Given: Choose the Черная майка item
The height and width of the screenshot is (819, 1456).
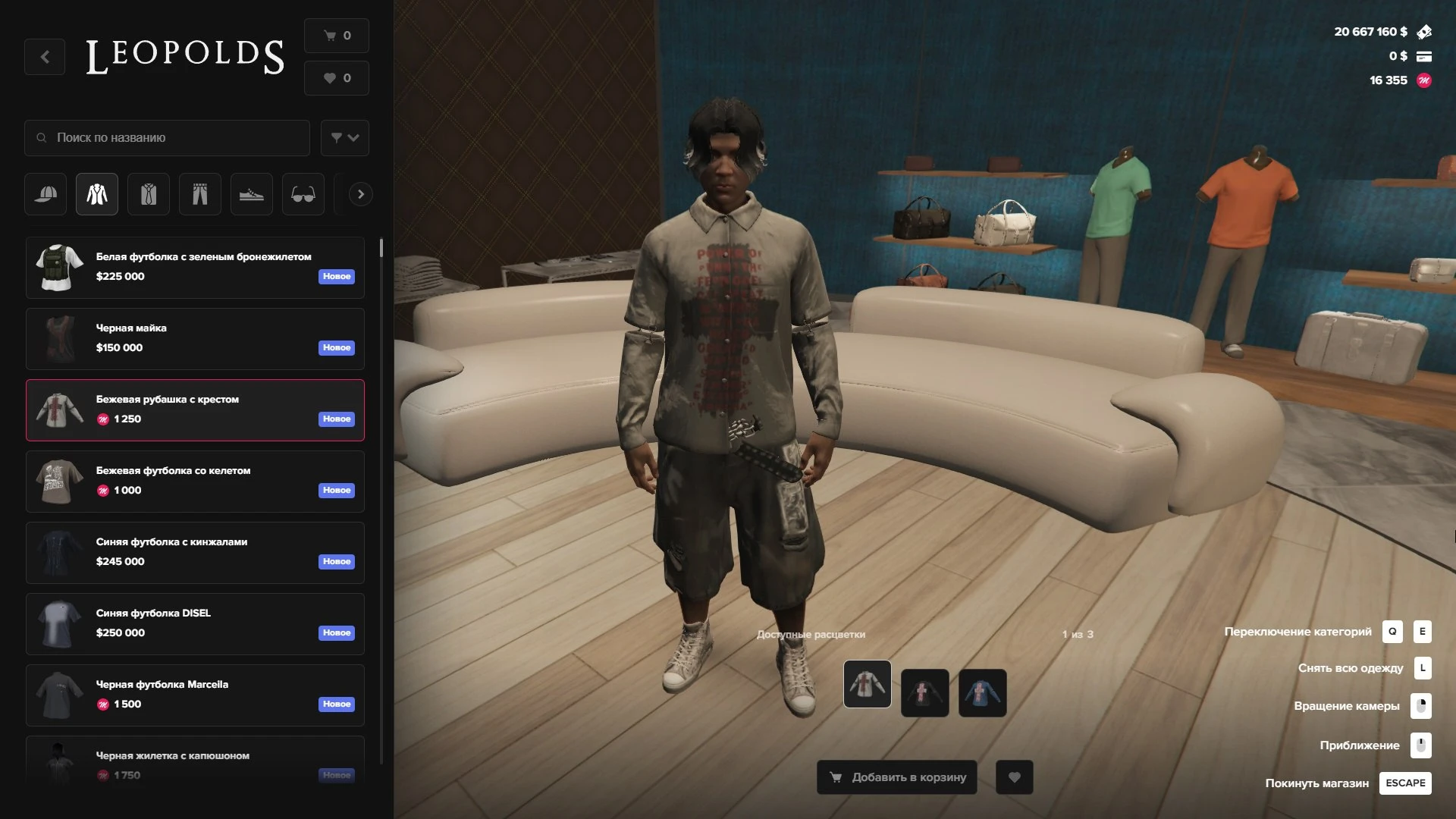Looking at the screenshot, I should coord(195,338).
